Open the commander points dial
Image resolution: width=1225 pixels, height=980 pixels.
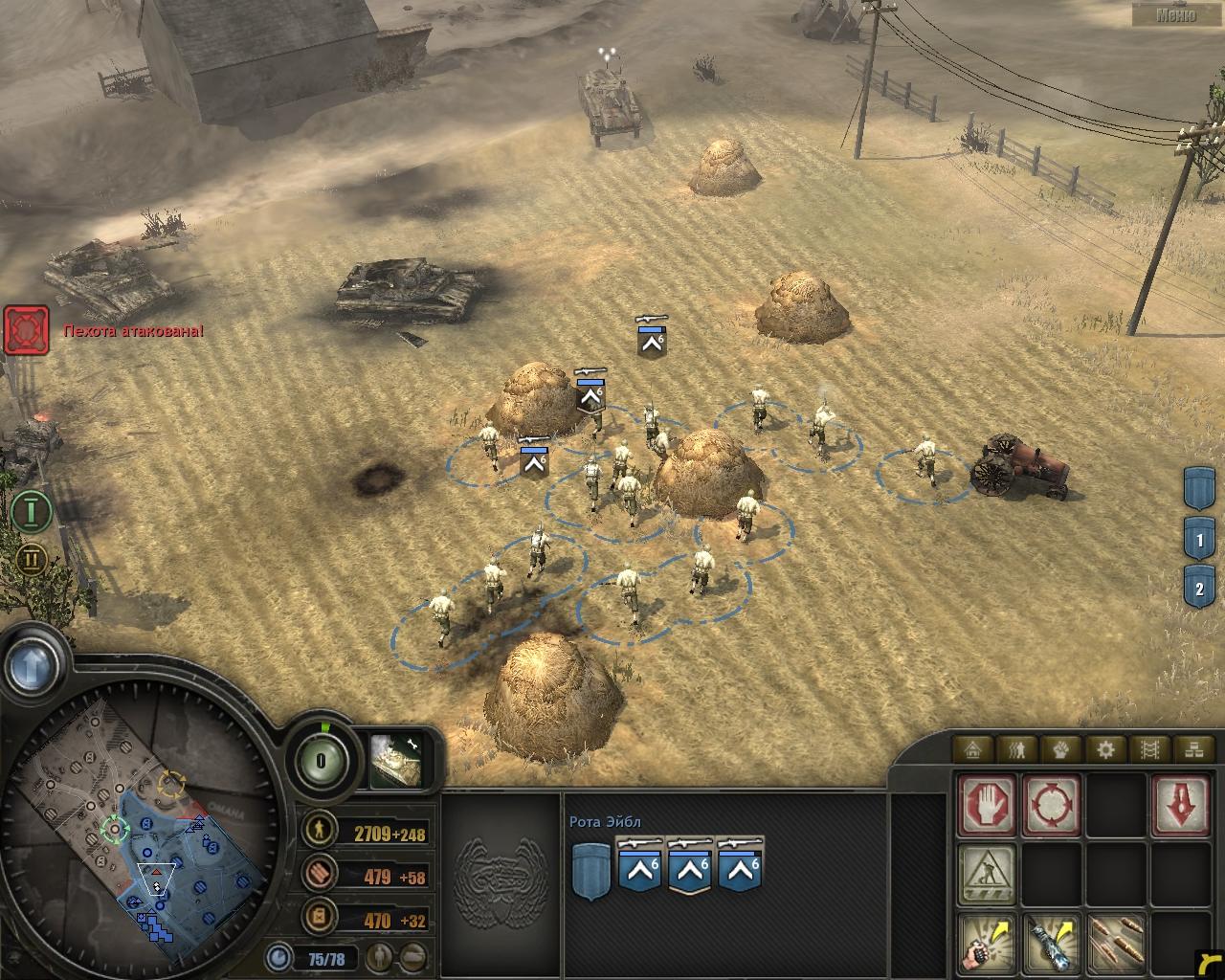point(321,762)
